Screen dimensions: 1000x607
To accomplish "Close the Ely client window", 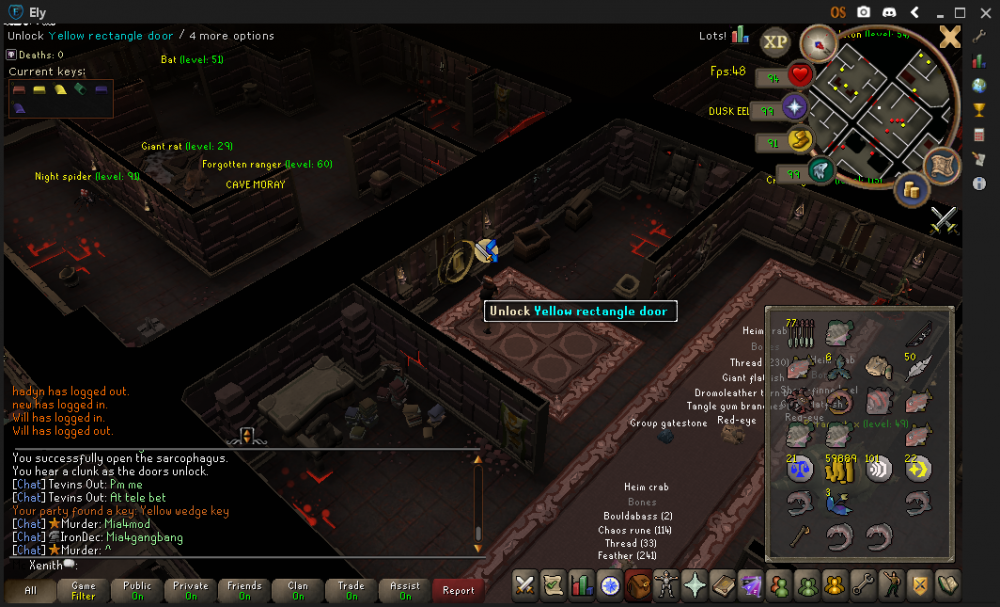I will coord(984,12).
